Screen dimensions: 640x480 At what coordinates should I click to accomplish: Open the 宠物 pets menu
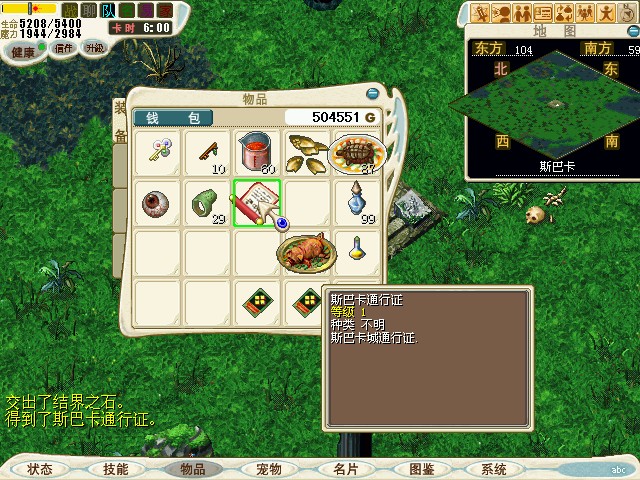point(268,469)
